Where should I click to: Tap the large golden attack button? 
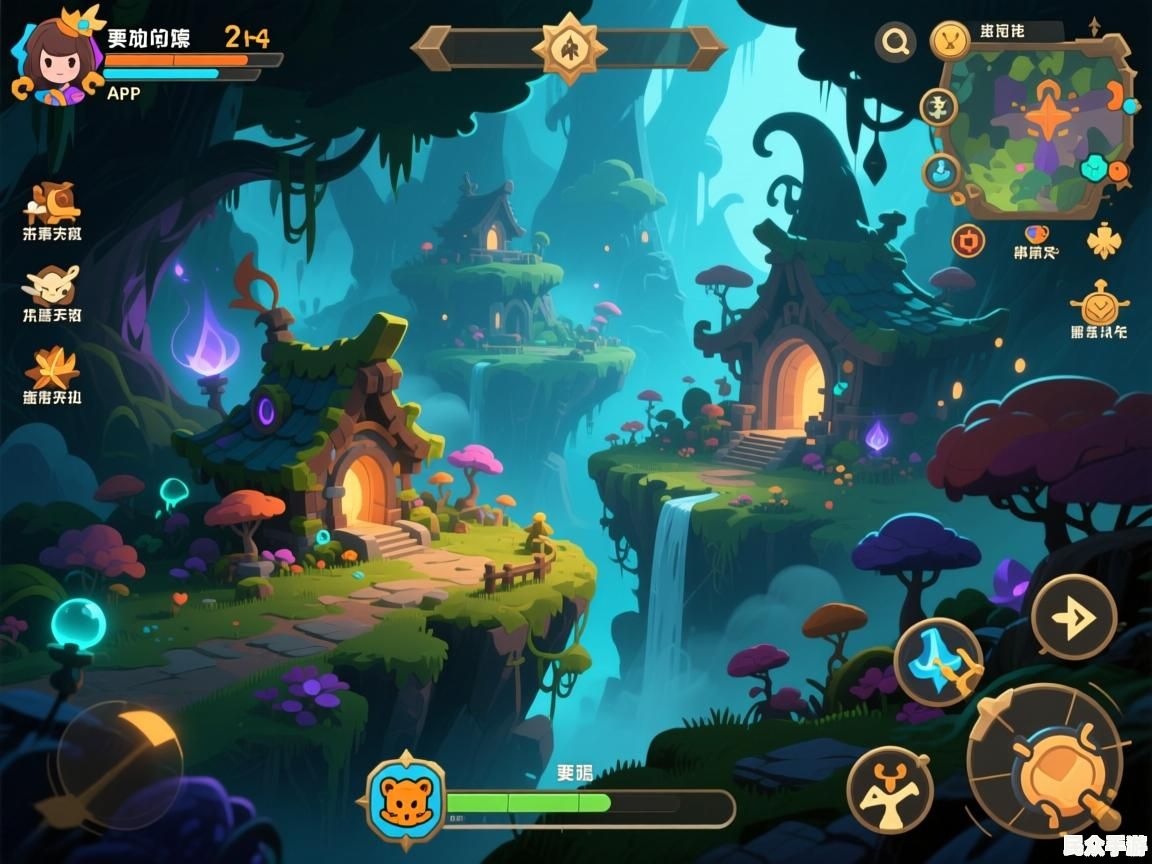coord(1045,762)
